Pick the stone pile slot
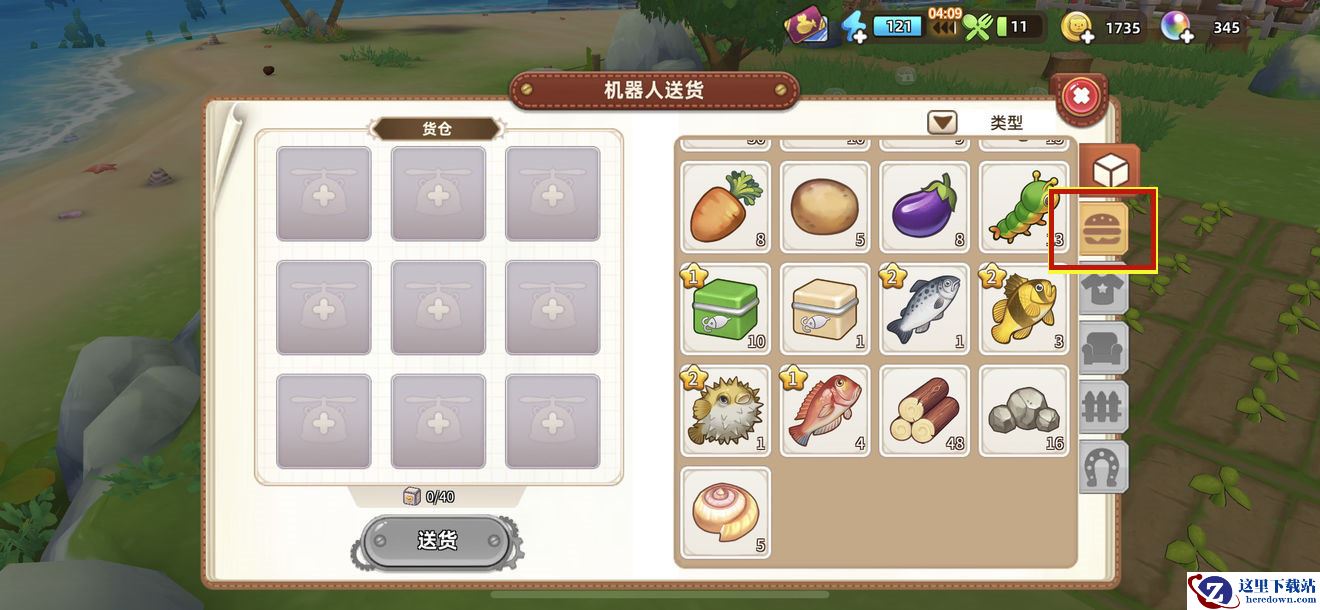 (1023, 410)
